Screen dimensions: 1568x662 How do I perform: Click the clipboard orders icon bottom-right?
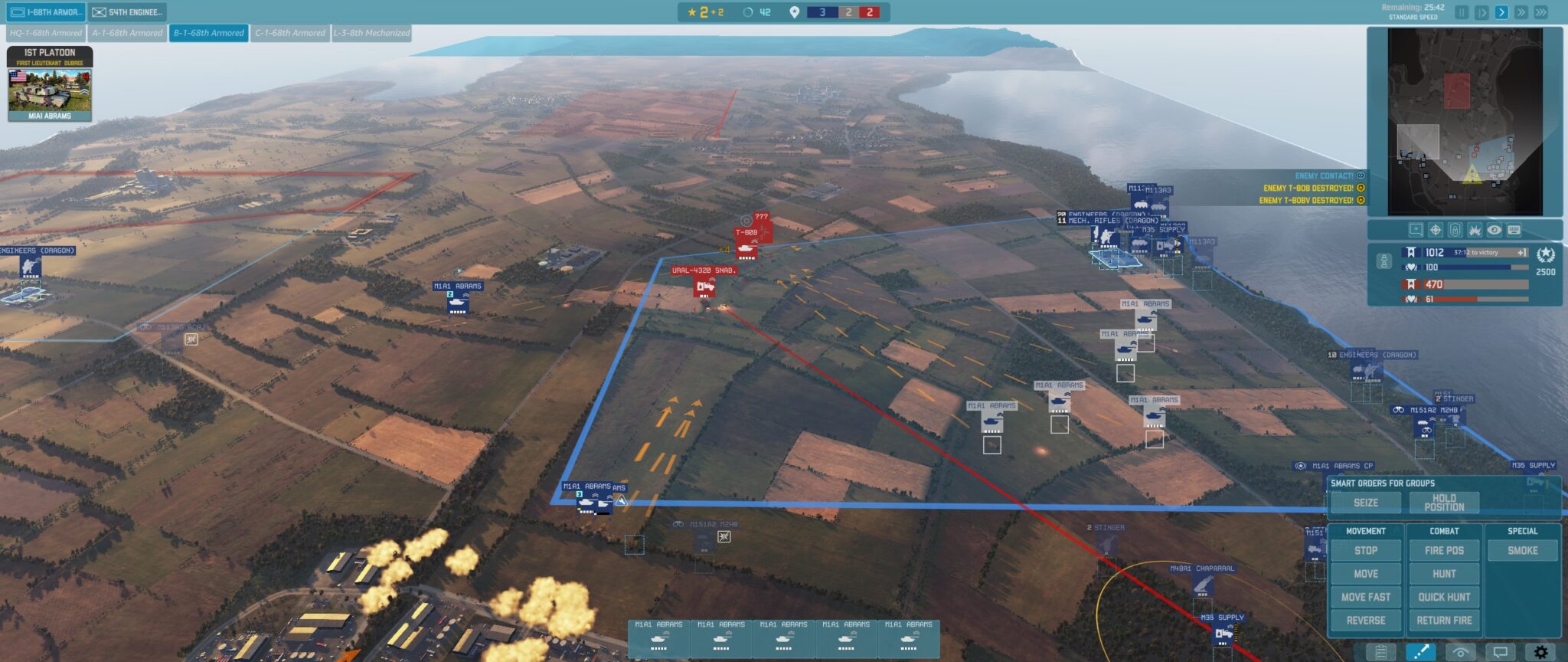click(x=1380, y=653)
